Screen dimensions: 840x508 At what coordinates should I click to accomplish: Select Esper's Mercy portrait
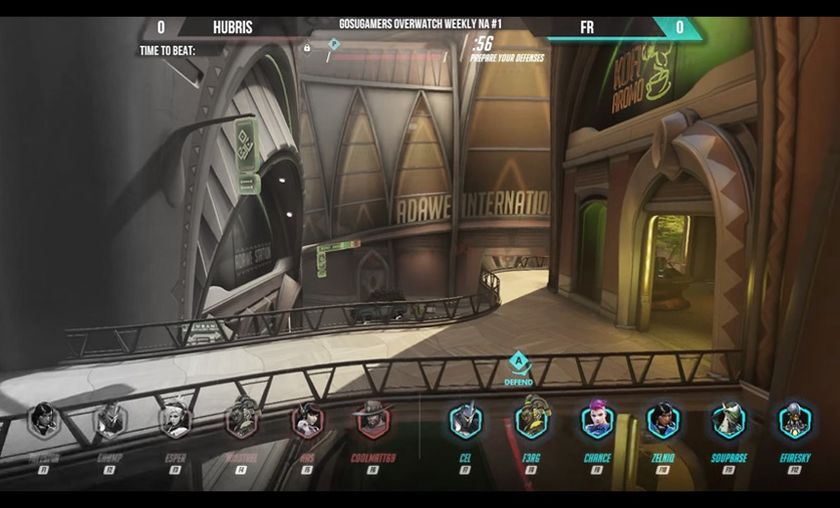[175, 420]
